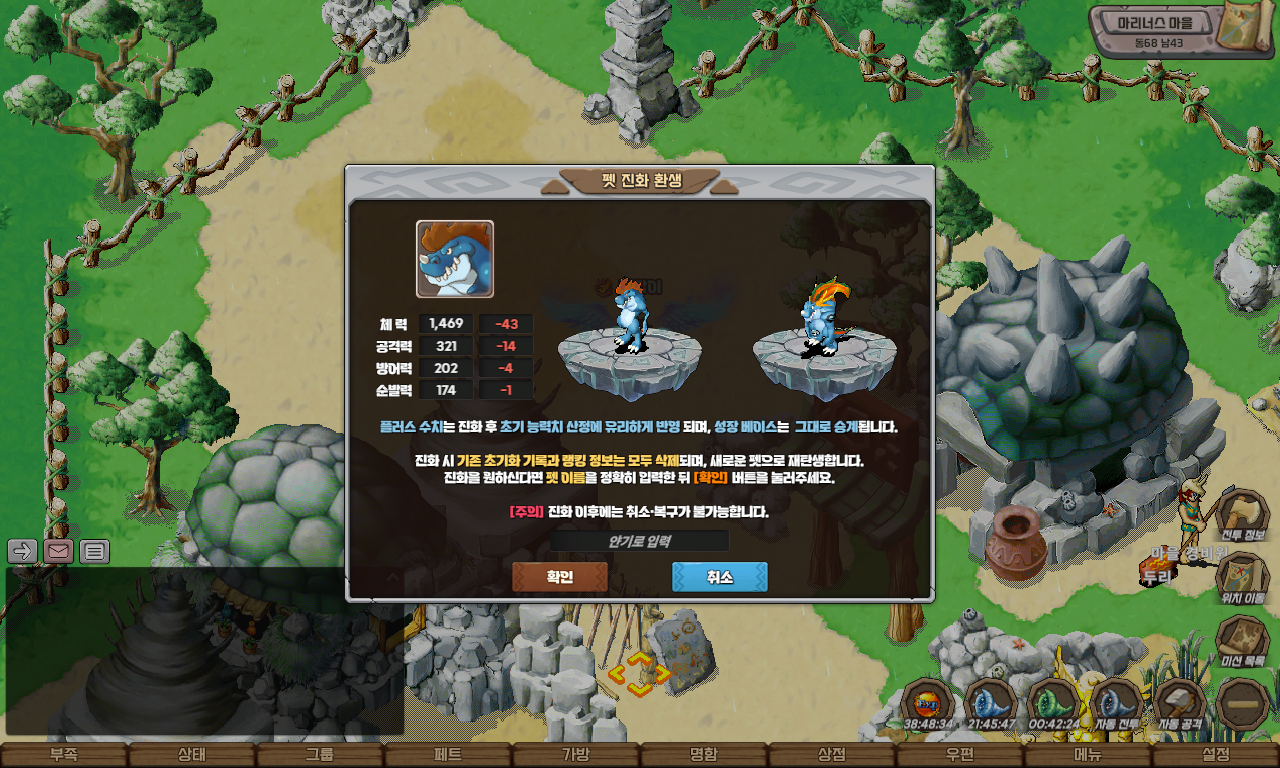This screenshot has width=1280, height=768.
Task: Open the 페트 pet menu
Action: (x=448, y=755)
